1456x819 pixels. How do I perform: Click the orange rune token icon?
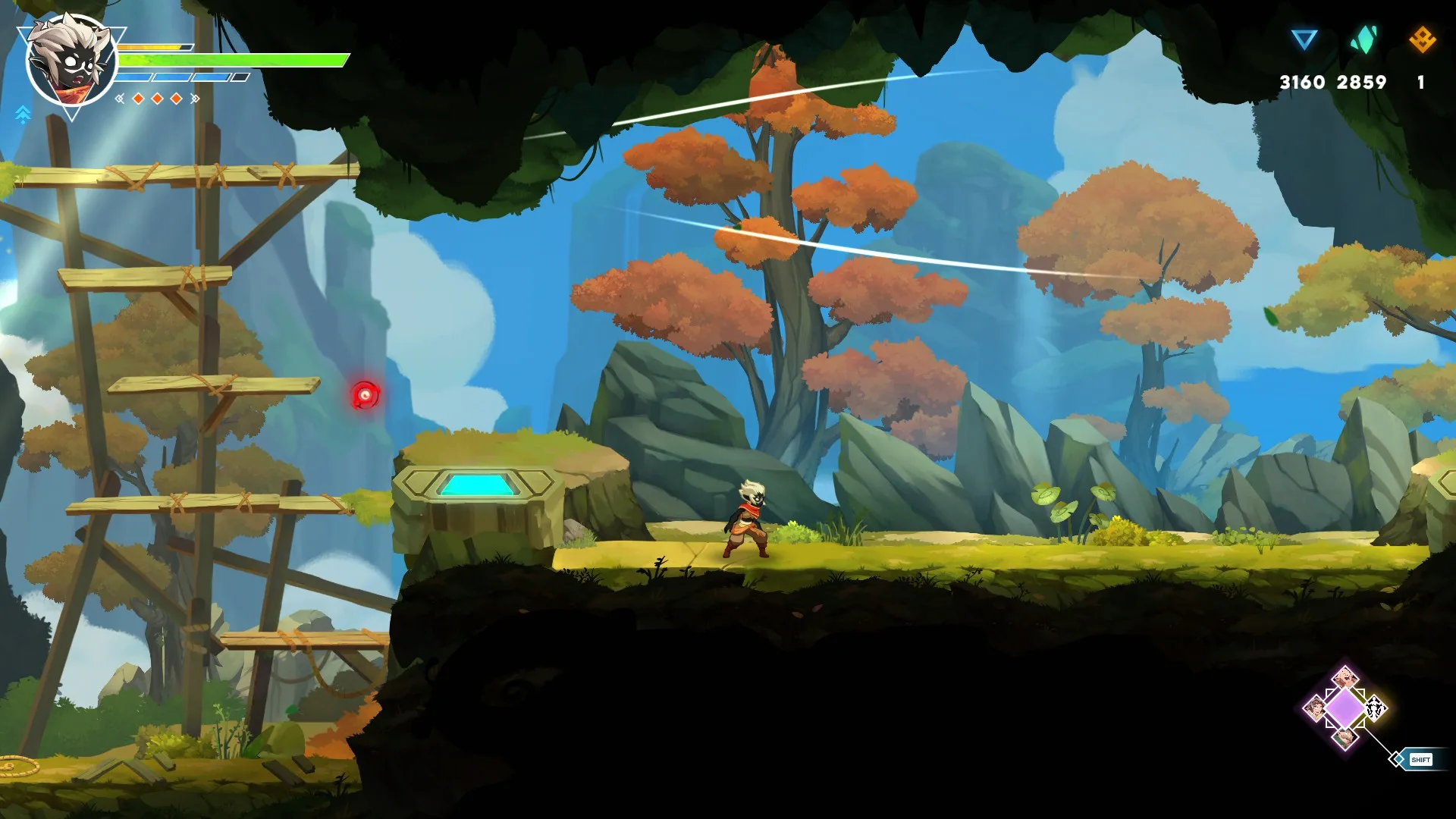(1422, 39)
